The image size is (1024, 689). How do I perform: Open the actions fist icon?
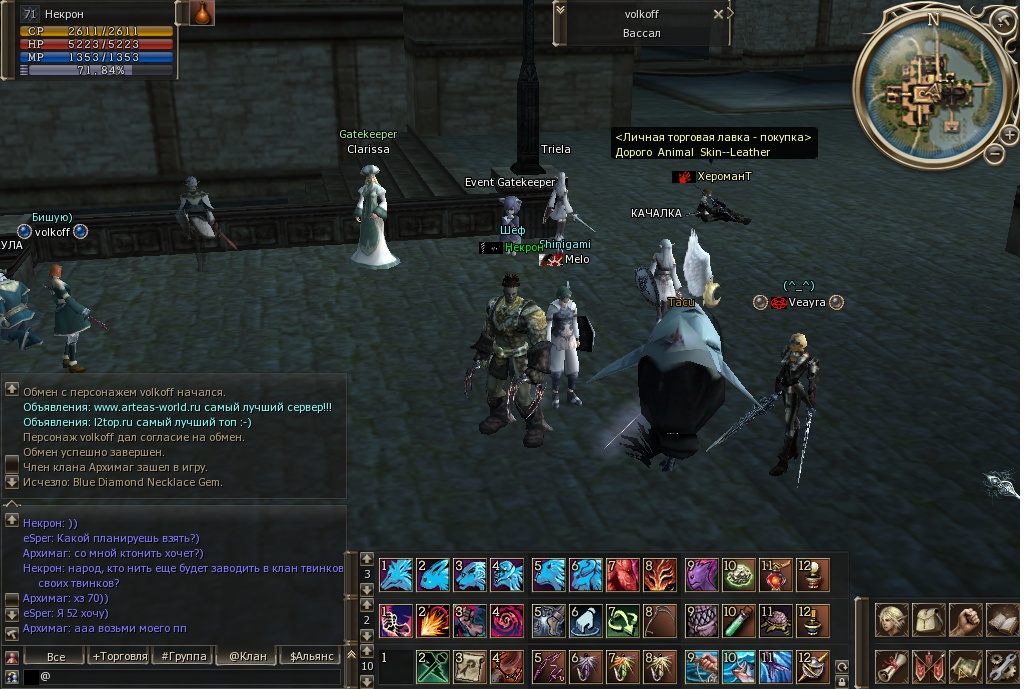(965, 621)
